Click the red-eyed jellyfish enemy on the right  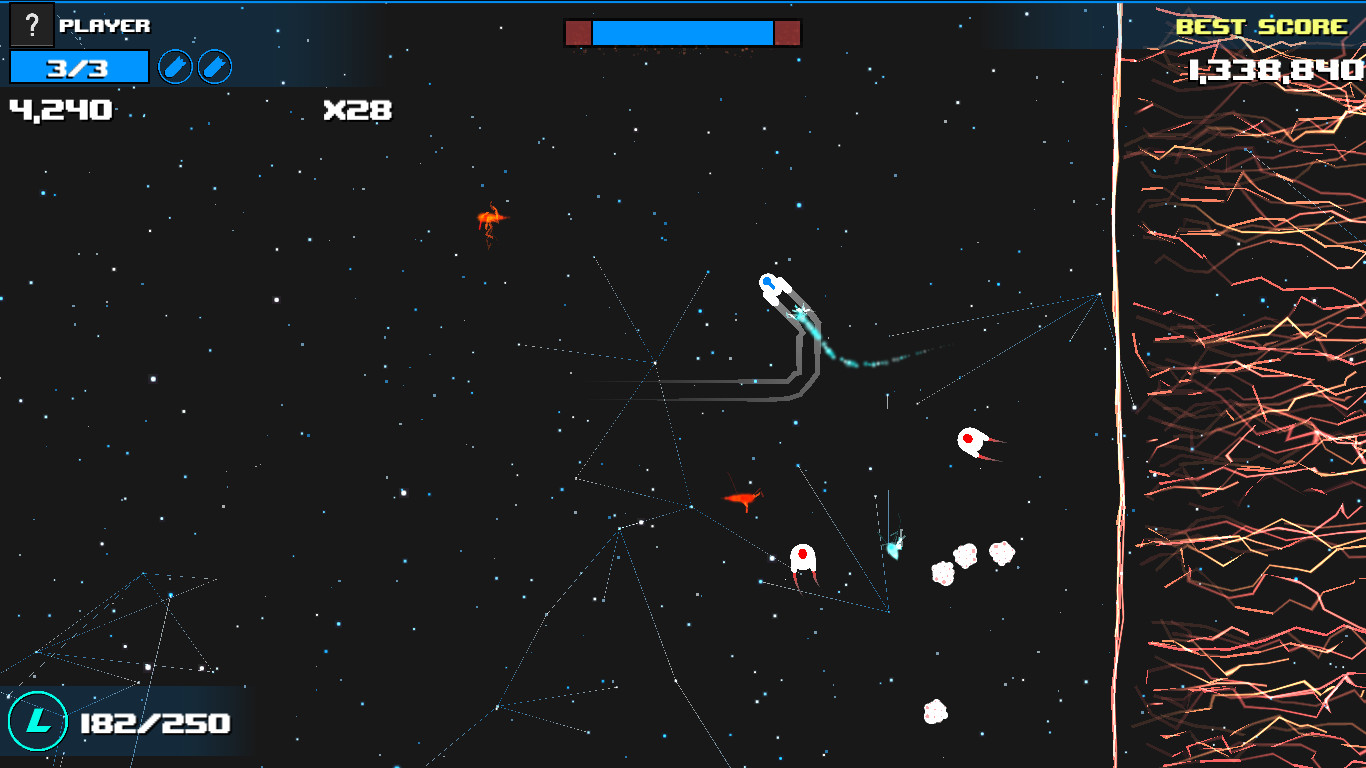pyautogui.click(x=971, y=443)
